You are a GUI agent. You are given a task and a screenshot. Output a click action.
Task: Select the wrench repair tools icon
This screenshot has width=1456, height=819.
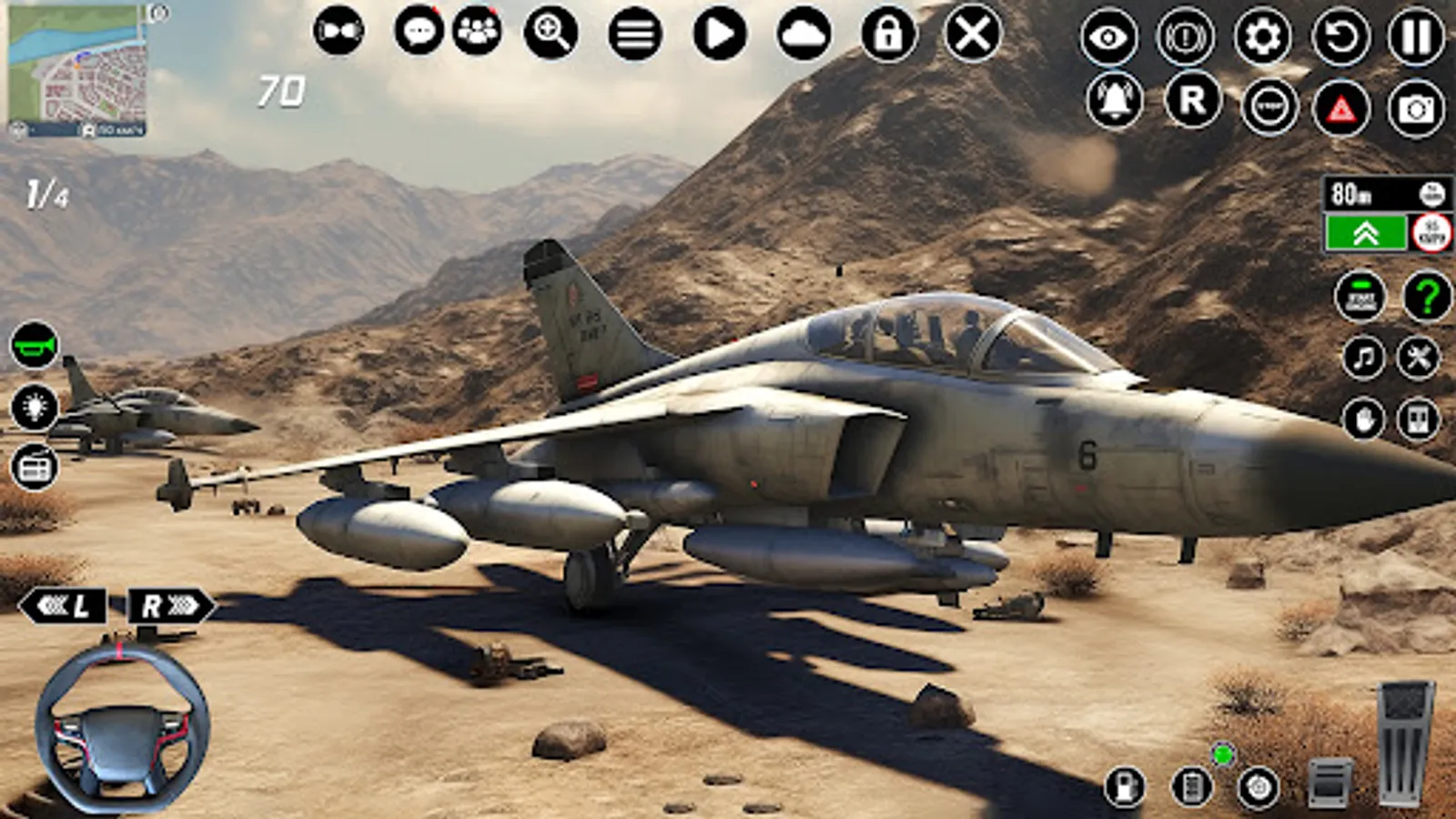point(1418,359)
